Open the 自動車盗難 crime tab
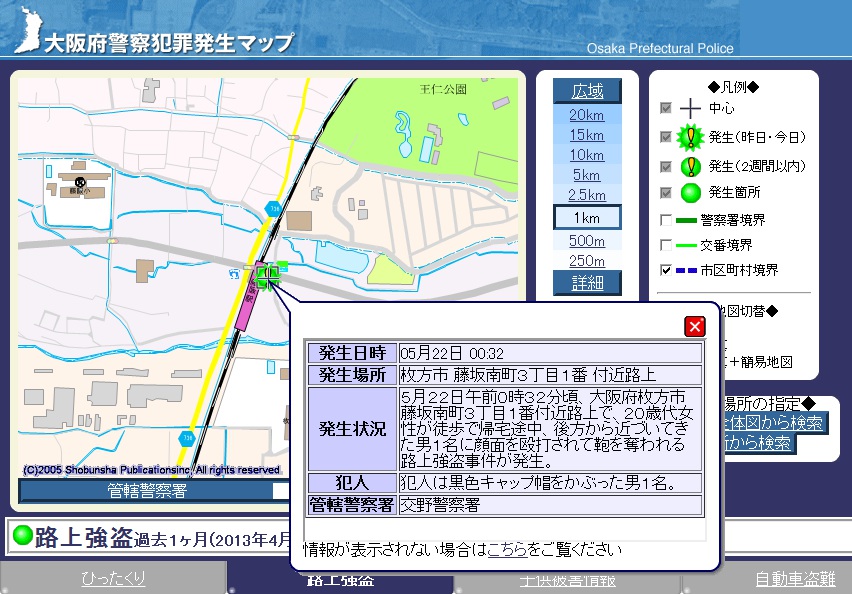 (x=794, y=579)
